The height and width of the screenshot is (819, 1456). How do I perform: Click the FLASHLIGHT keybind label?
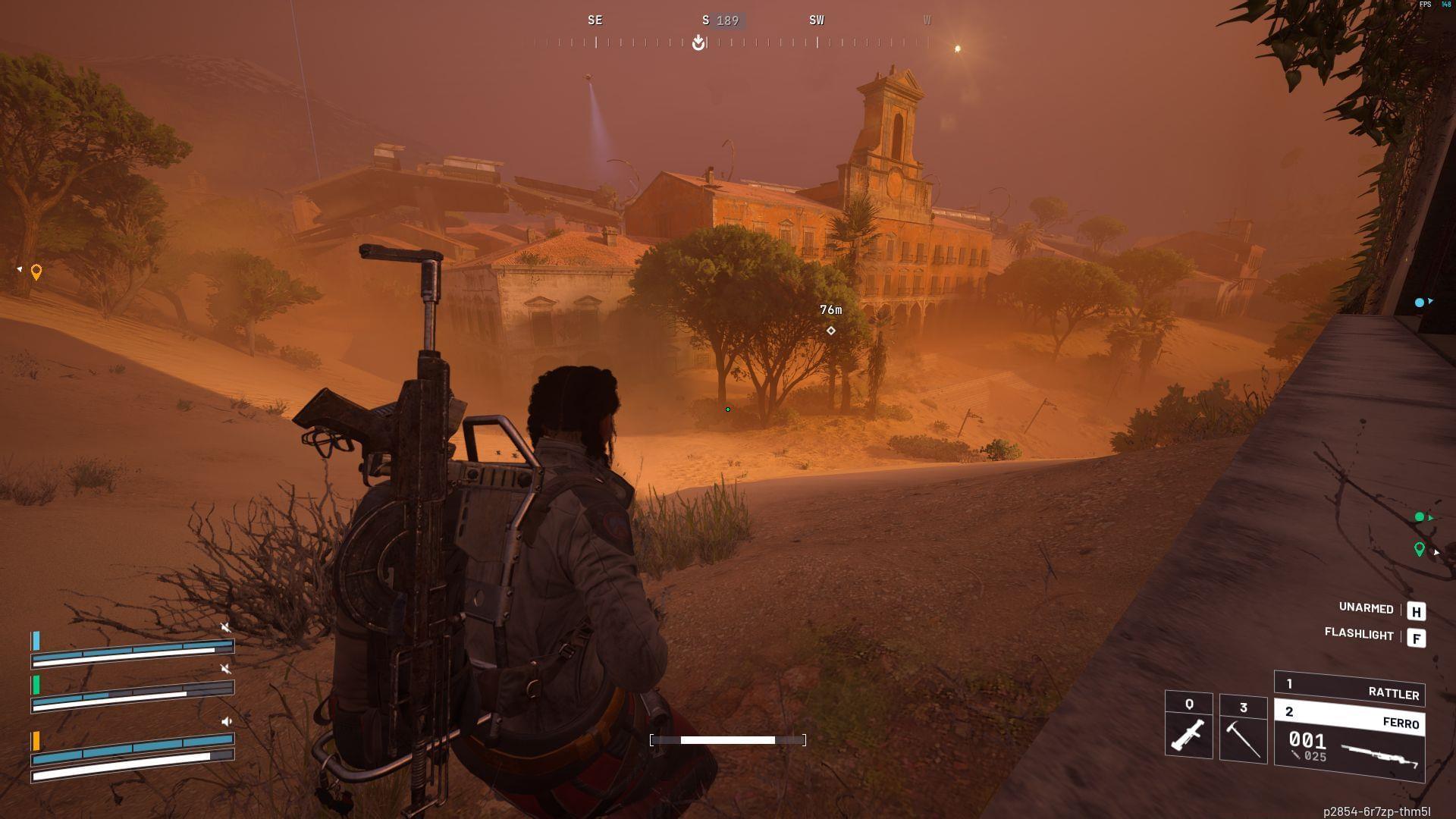1357,636
